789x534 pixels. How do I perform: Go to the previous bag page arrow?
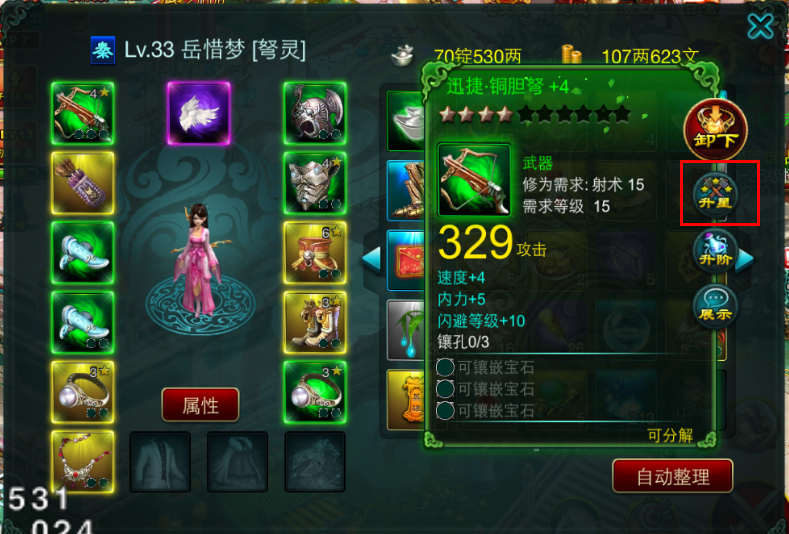click(371, 259)
